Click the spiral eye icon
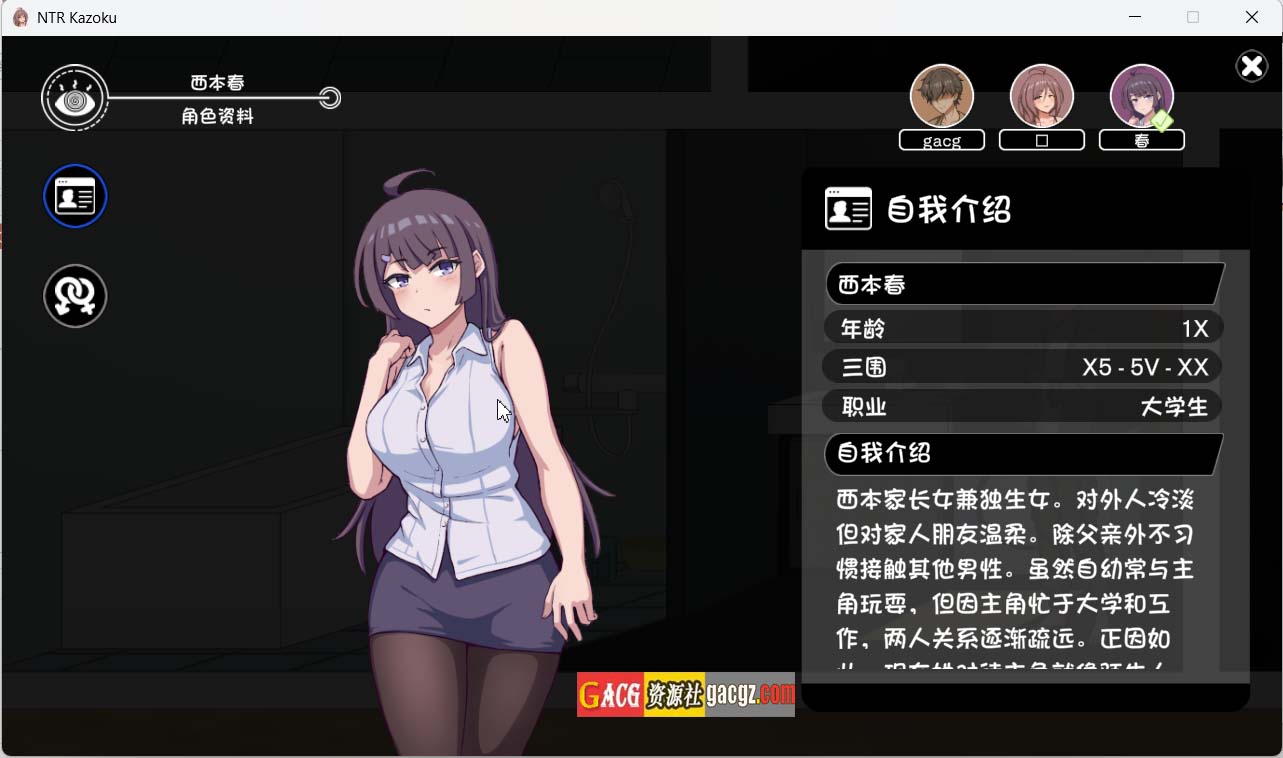The width and height of the screenshot is (1283, 758). (75, 98)
